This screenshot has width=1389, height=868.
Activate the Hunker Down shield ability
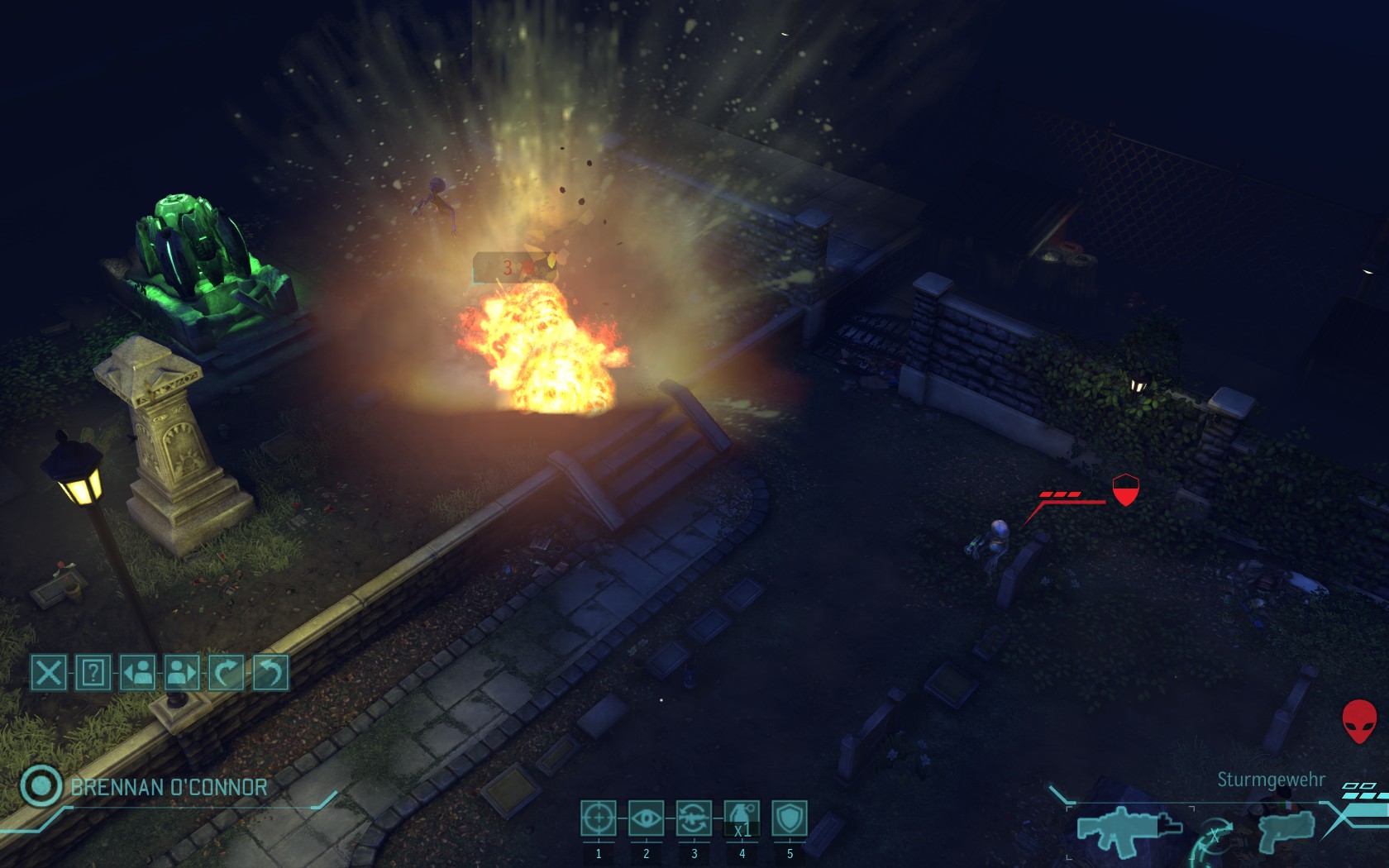coord(790,818)
